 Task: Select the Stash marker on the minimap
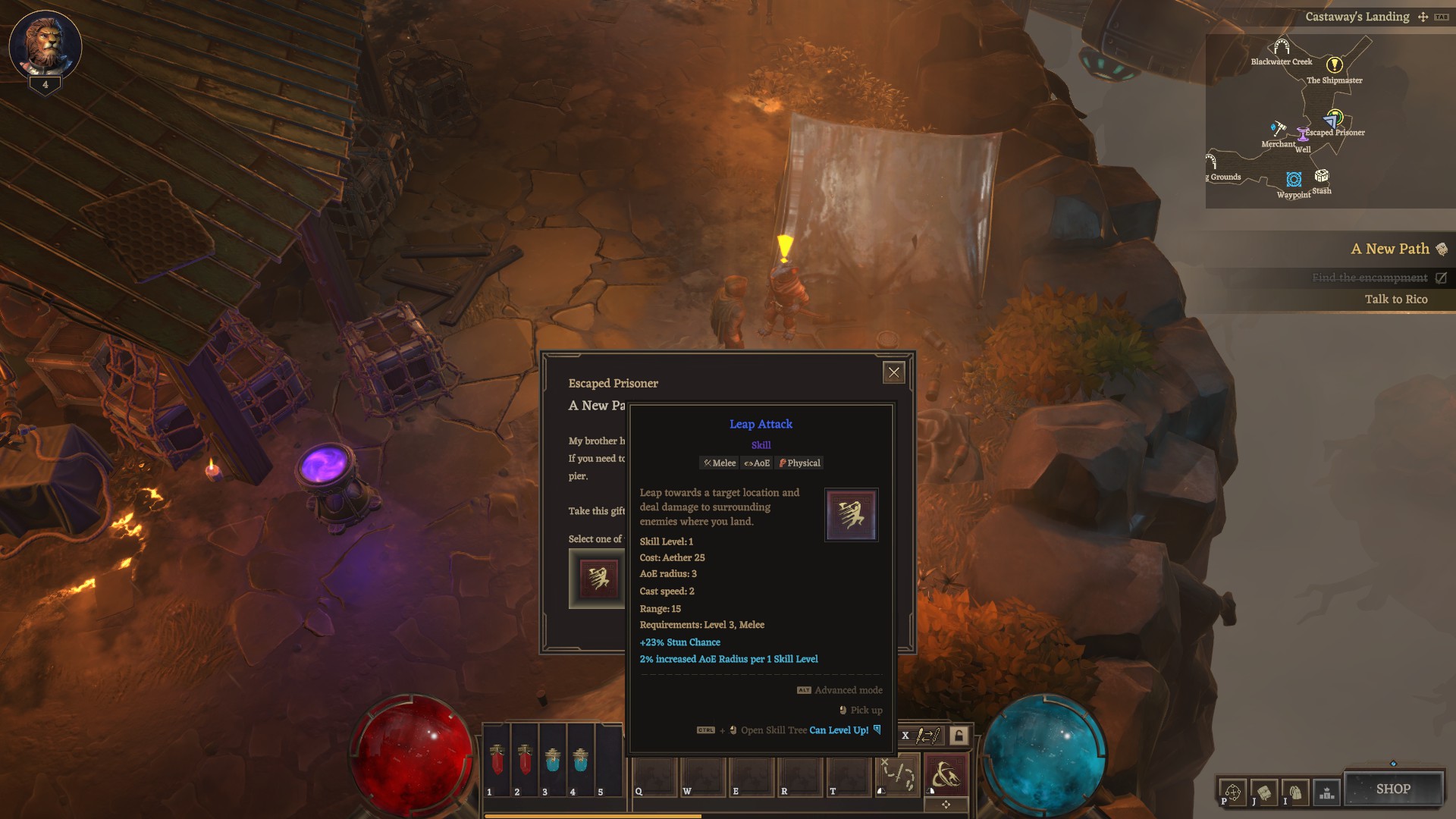pyautogui.click(x=1322, y=177)
